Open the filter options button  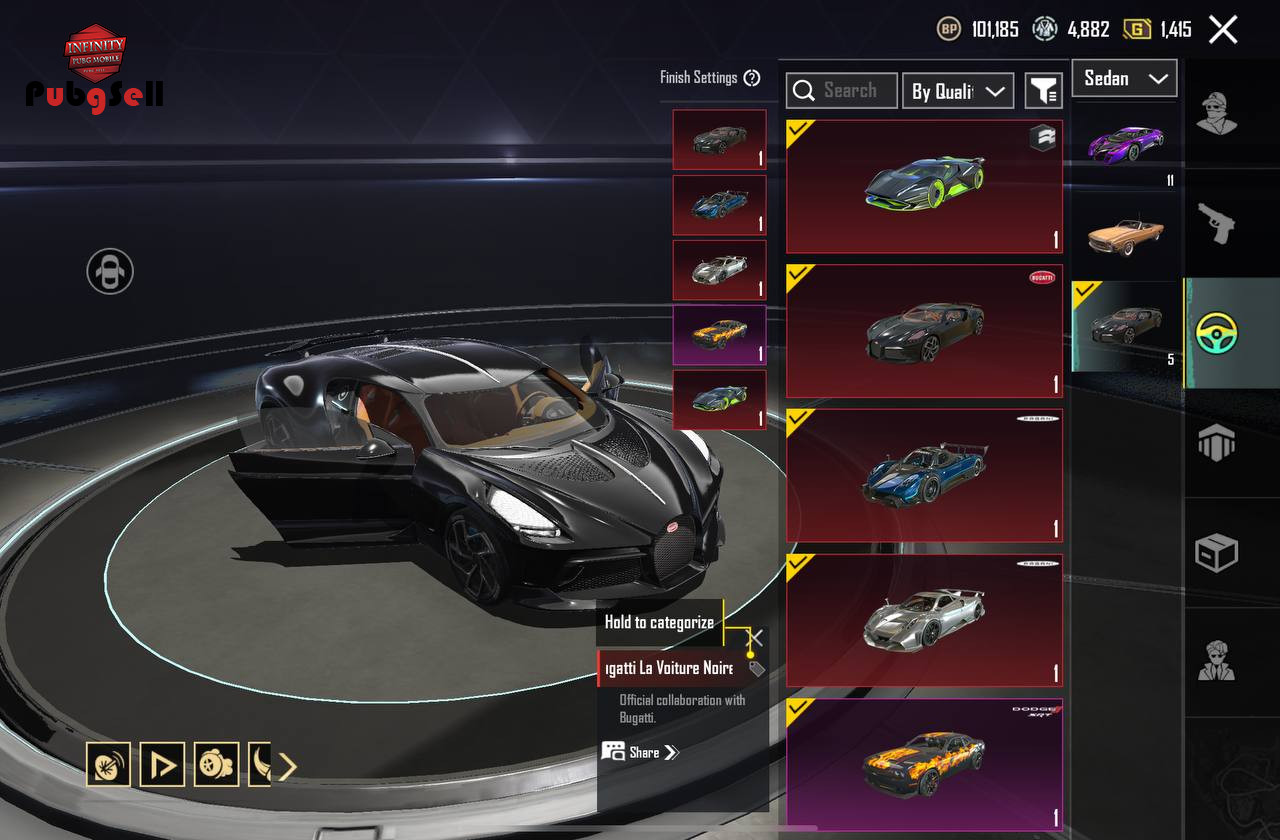(x=1043, y=91)
